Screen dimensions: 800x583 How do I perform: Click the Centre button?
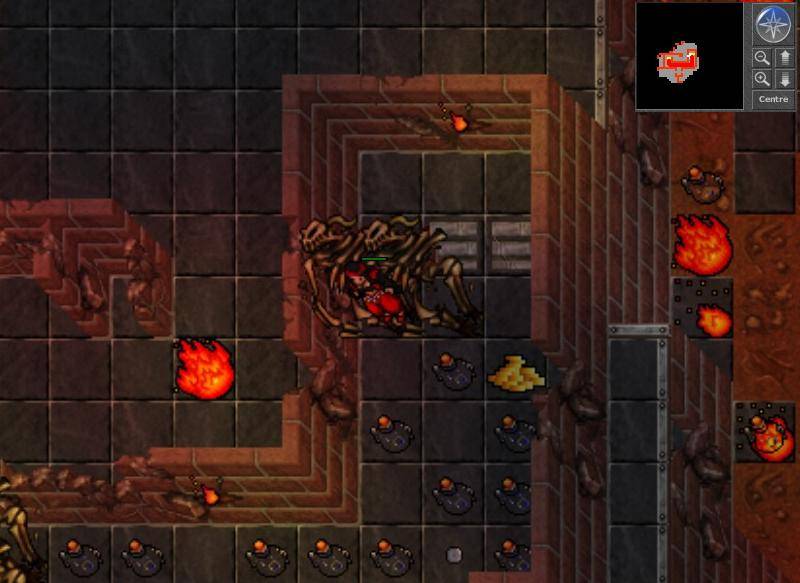(x=773, y=99)
